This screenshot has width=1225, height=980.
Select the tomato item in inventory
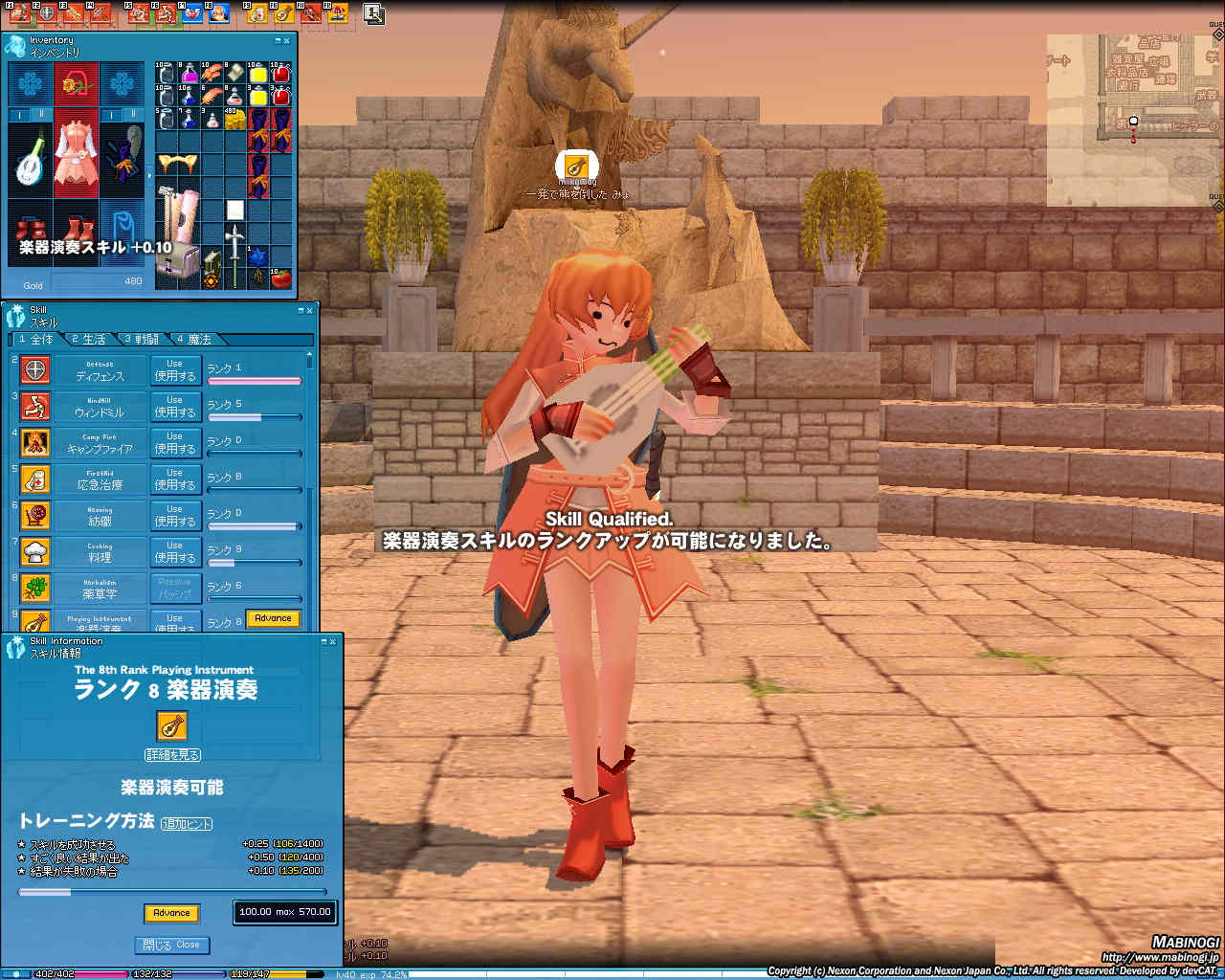[x=281, y=278]
